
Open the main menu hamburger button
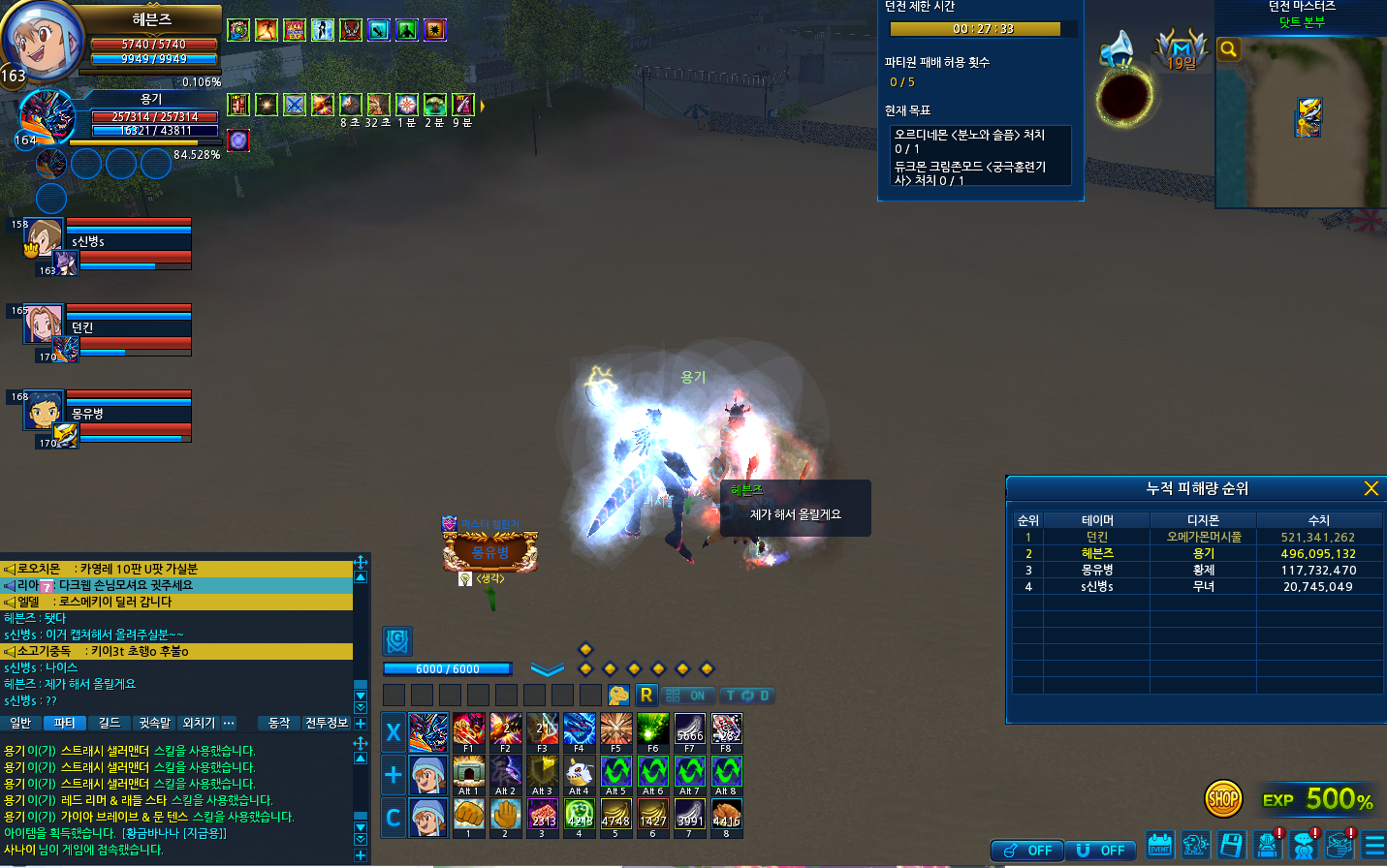coord(1372,845)
